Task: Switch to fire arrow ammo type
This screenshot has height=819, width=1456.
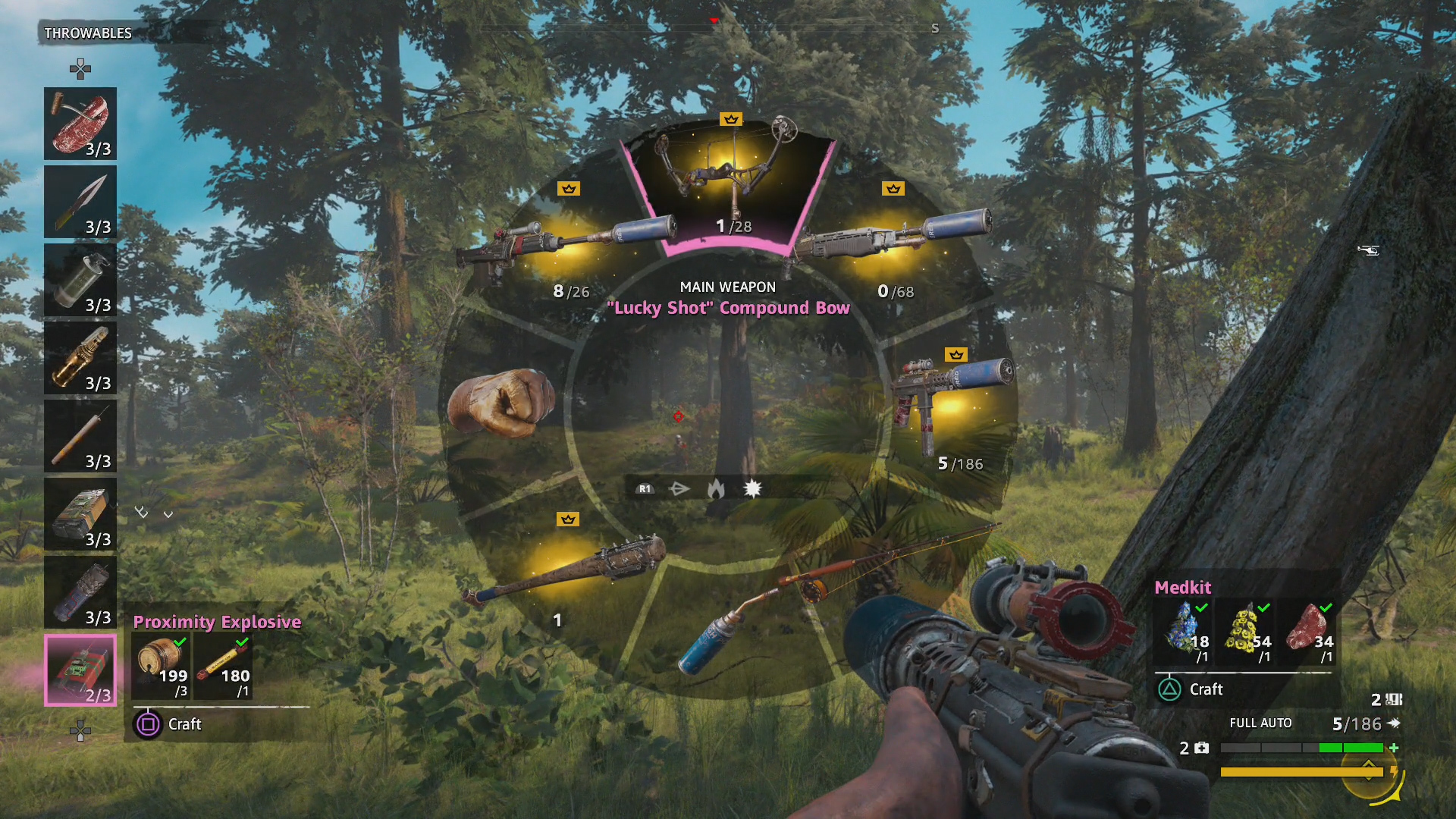Action: click(716, 489)
